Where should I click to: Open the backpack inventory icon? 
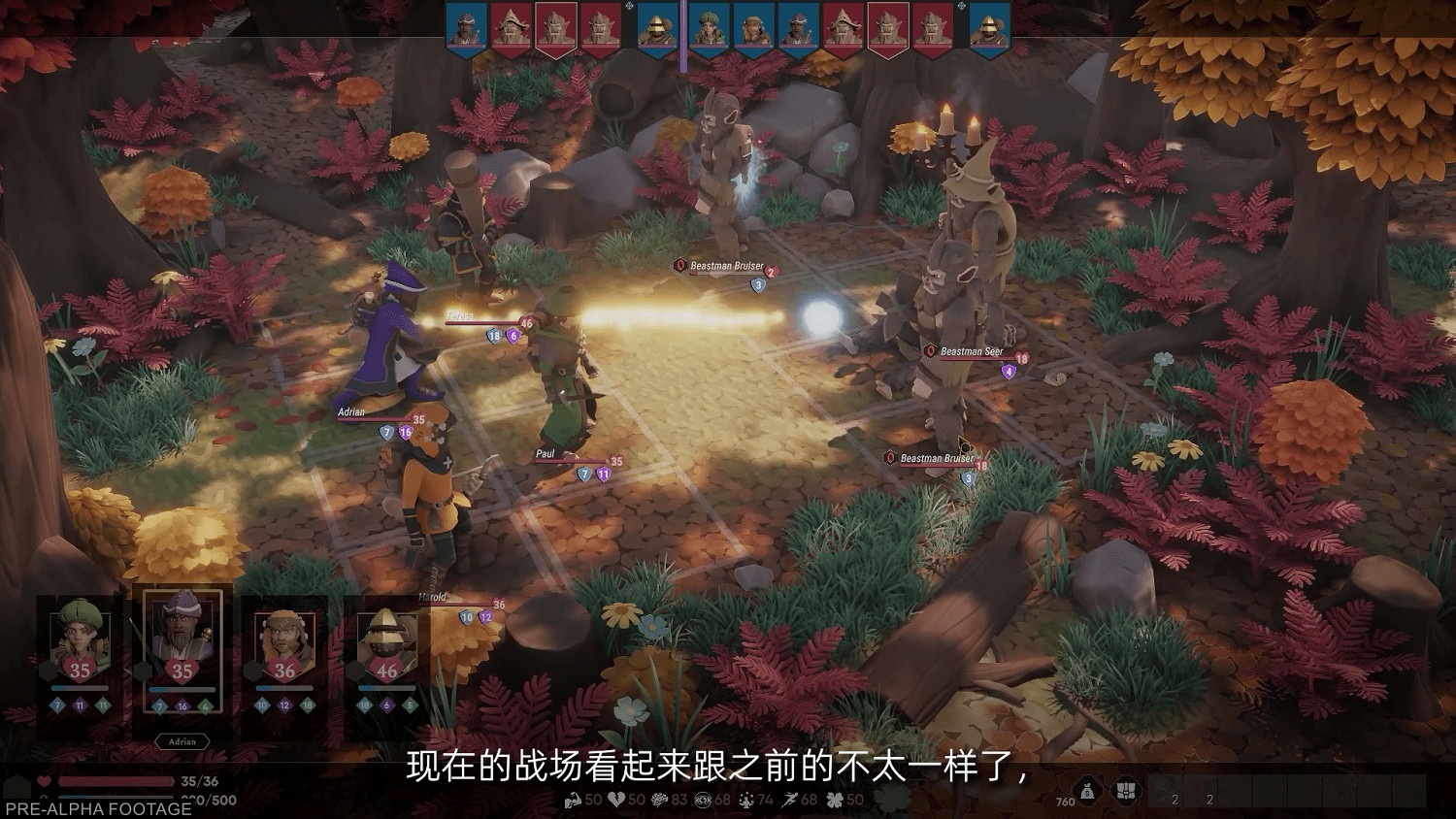pos(1125,791)
